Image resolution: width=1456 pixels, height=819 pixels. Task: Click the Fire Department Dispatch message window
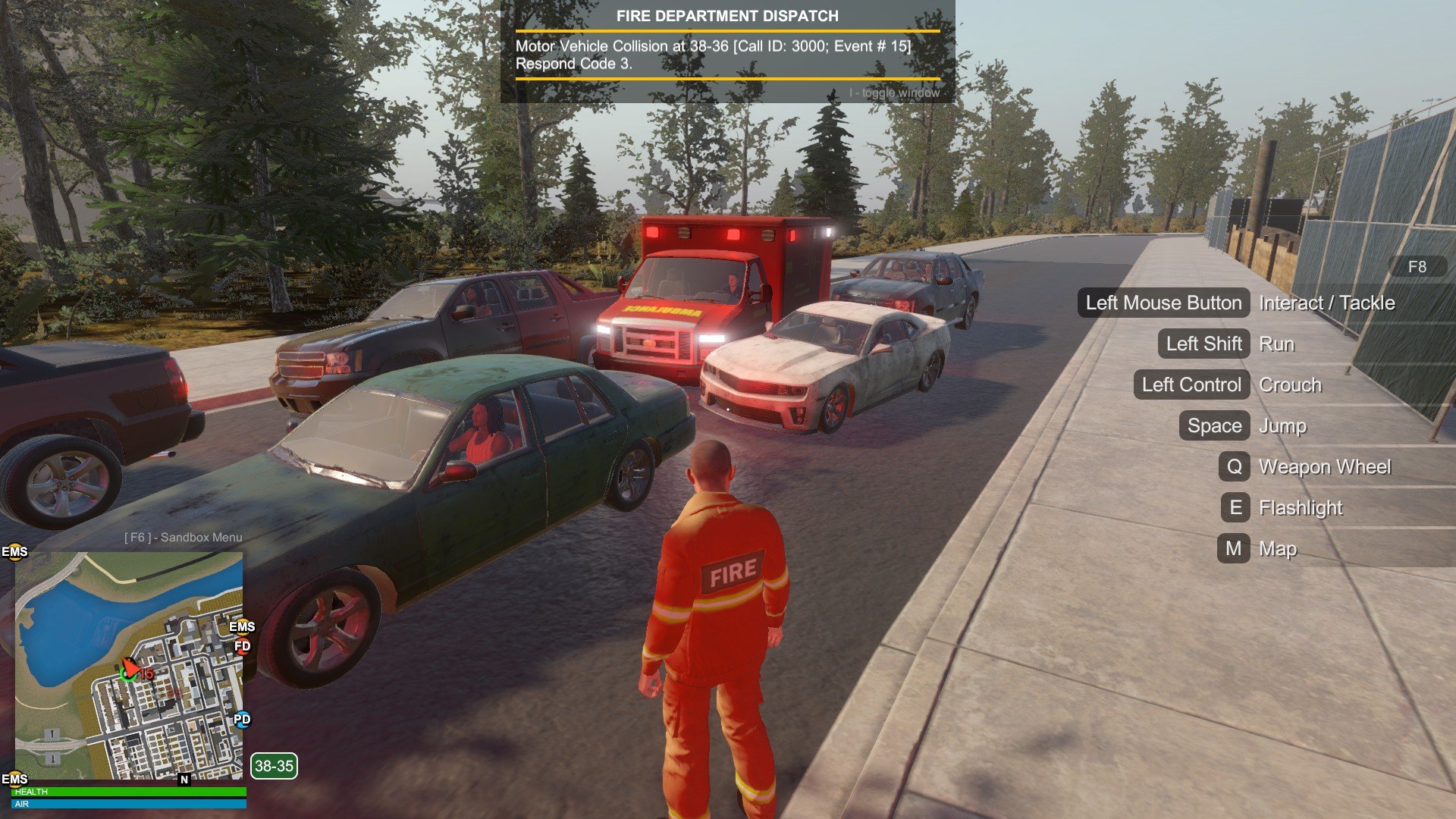[727, 52]
